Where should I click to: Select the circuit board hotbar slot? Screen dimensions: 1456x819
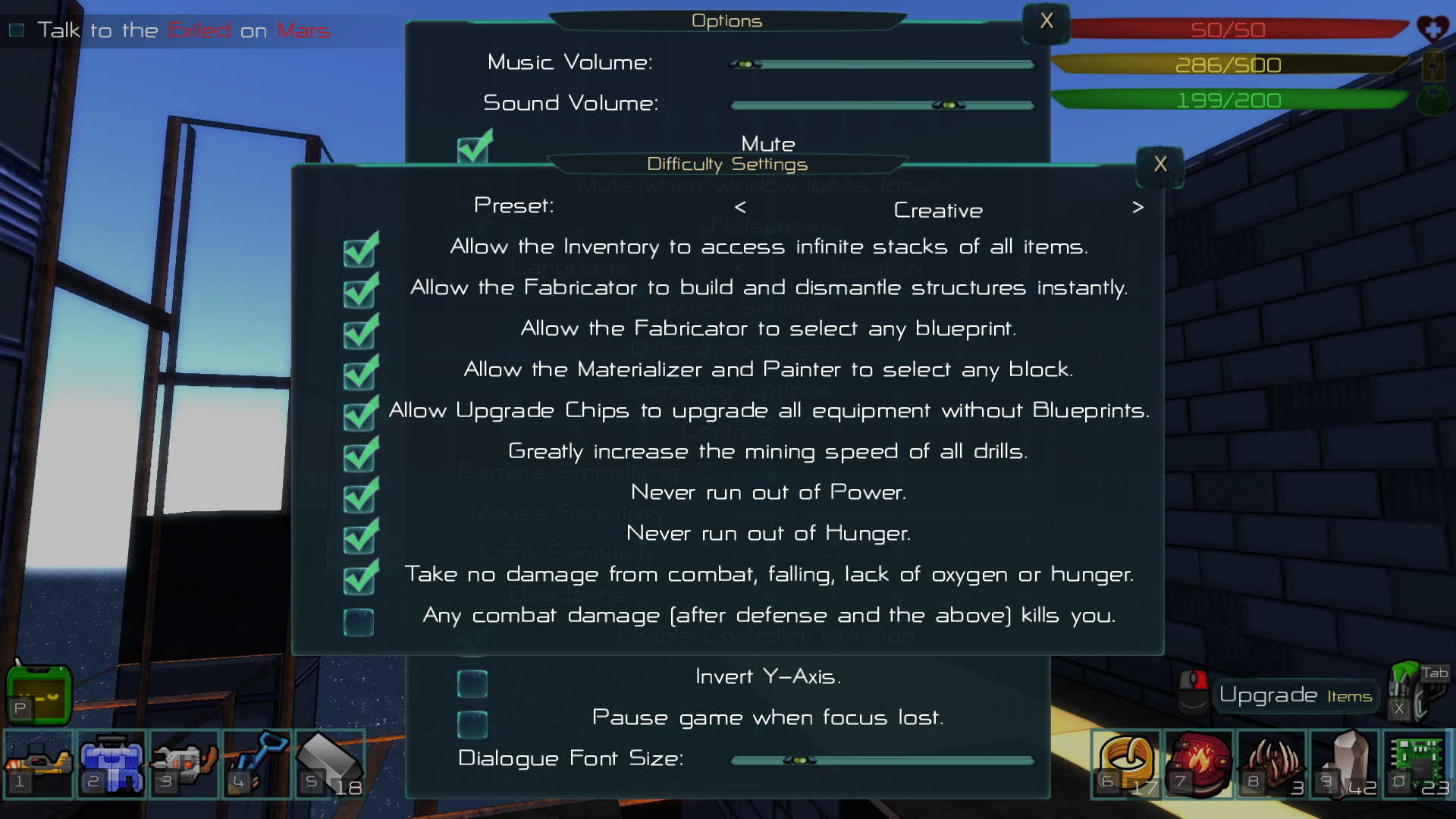pos(1416,763)
